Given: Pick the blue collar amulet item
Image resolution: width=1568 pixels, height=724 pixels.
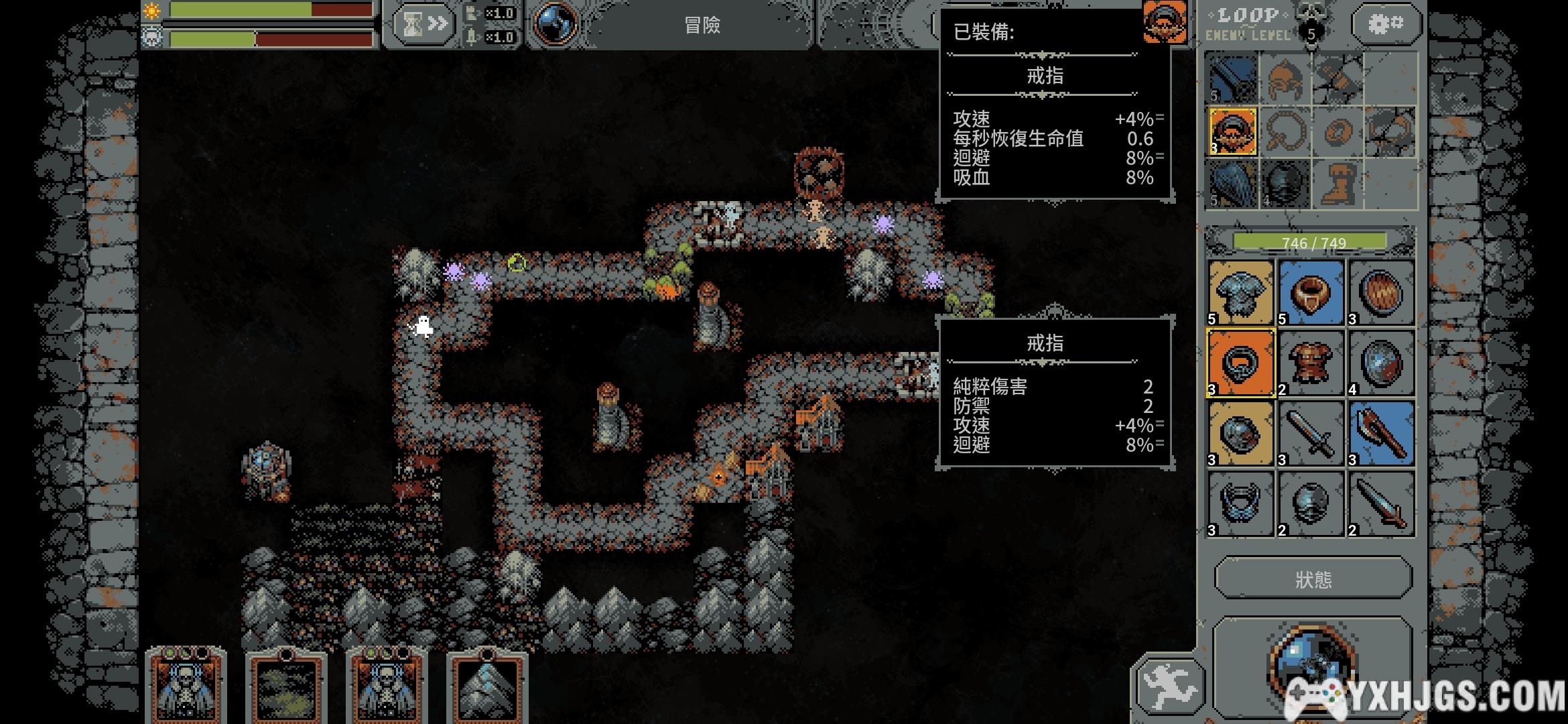Looking at the screenshot, I should pos(1240,504).
